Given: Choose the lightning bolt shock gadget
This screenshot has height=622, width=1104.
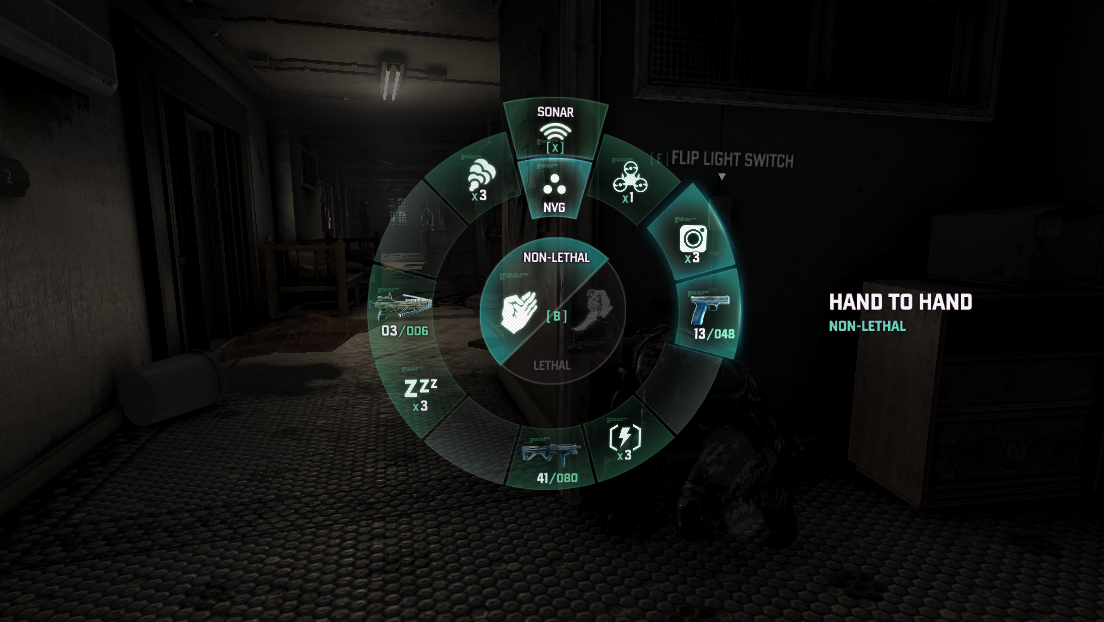Looking at the screenshot, I should pyautogui.click(x=624, y=440).
